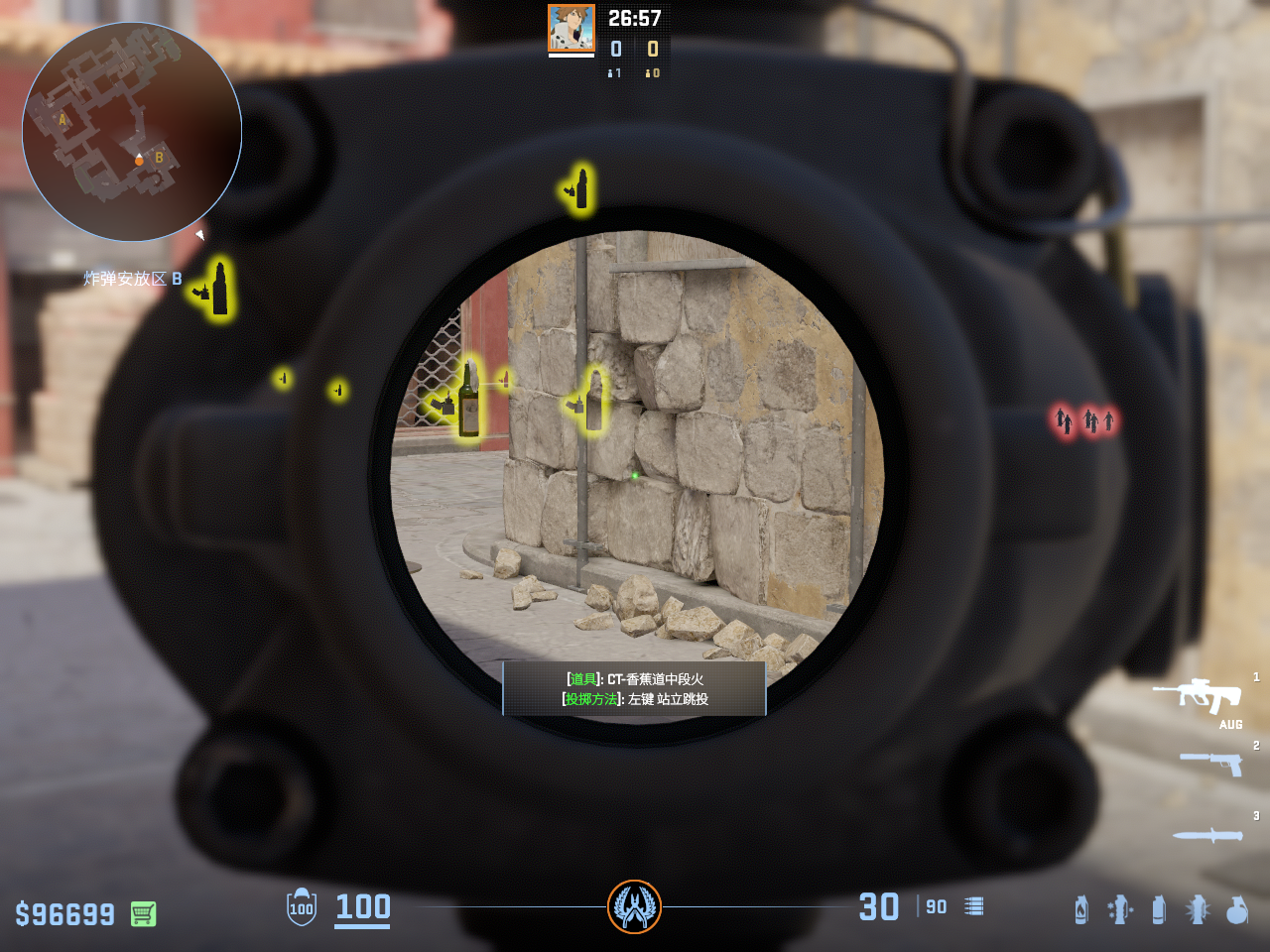Equip the knife from weapon slot 3
This screenshot has height=952, width=1270.
pyautogui.click(x=1207, y=835)
